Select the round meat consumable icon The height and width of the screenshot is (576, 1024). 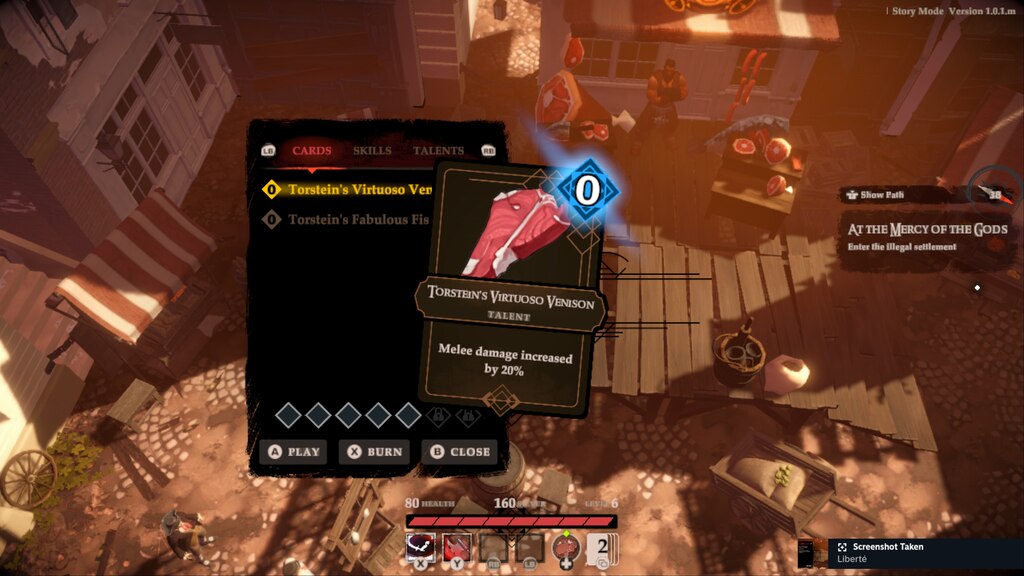[567, 548]
